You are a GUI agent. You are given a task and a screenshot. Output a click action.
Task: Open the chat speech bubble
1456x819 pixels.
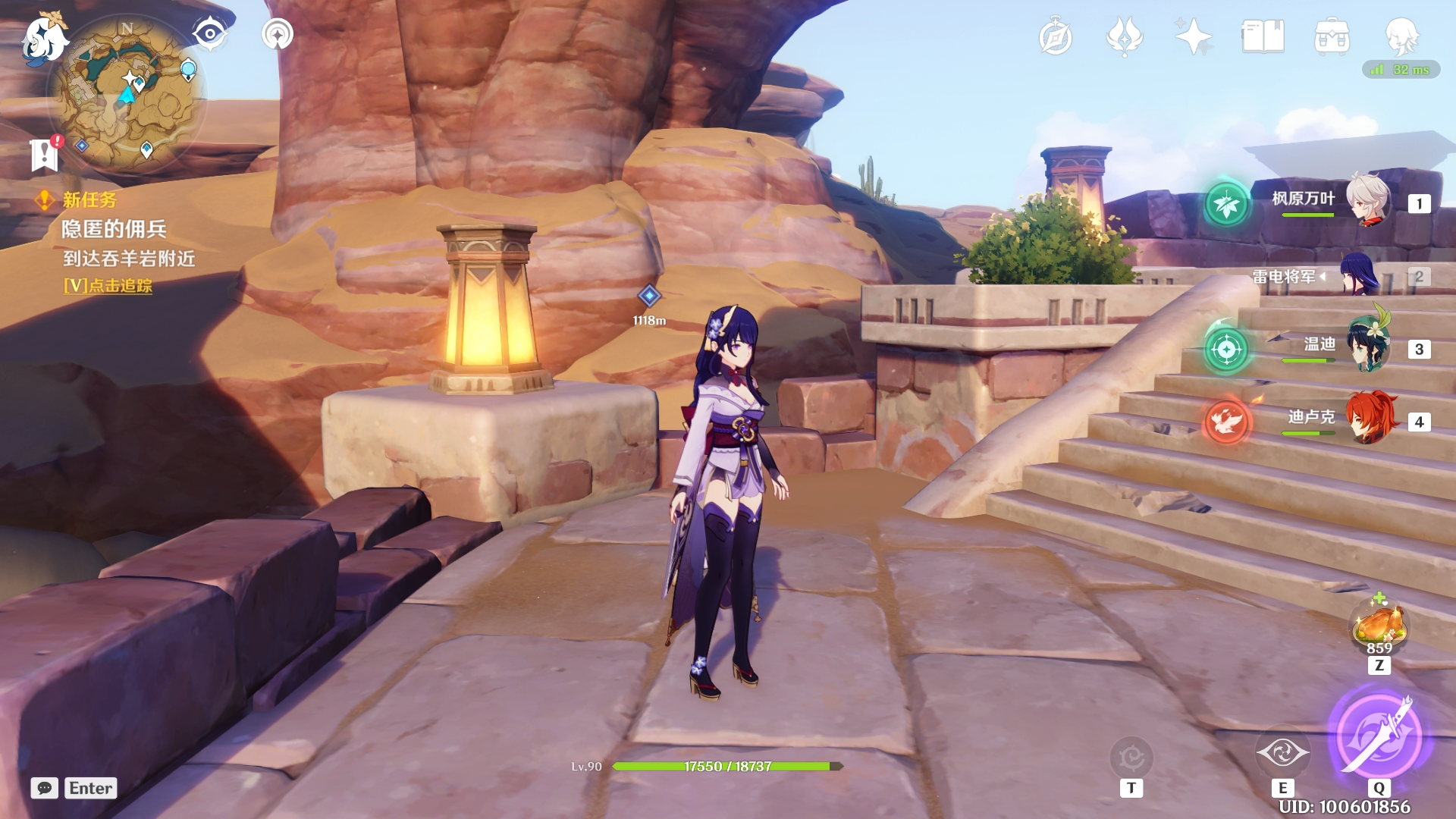click(45, 788)
